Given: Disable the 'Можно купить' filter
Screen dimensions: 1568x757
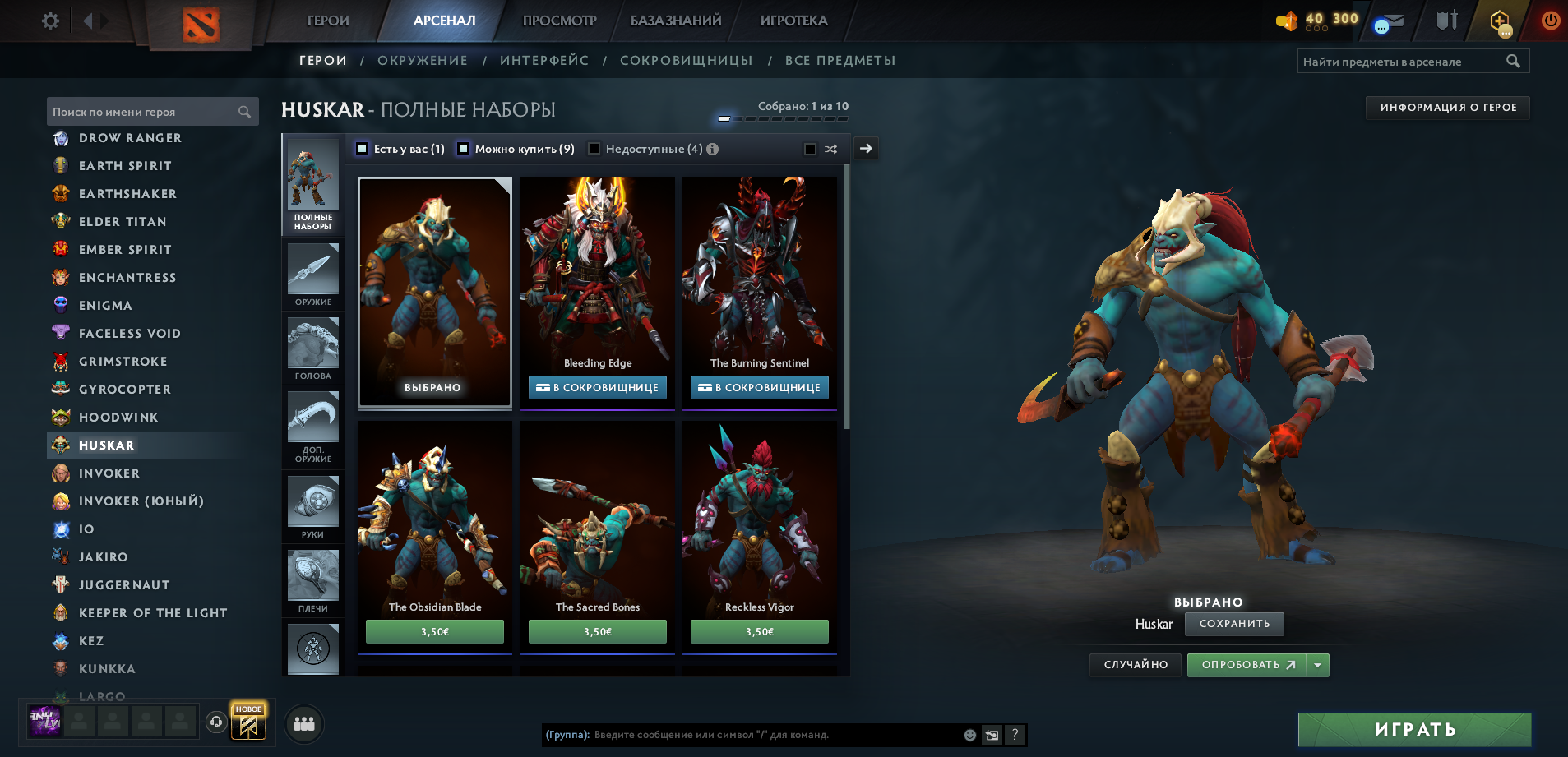Looking at the screenshot, I should coord(463,149).
